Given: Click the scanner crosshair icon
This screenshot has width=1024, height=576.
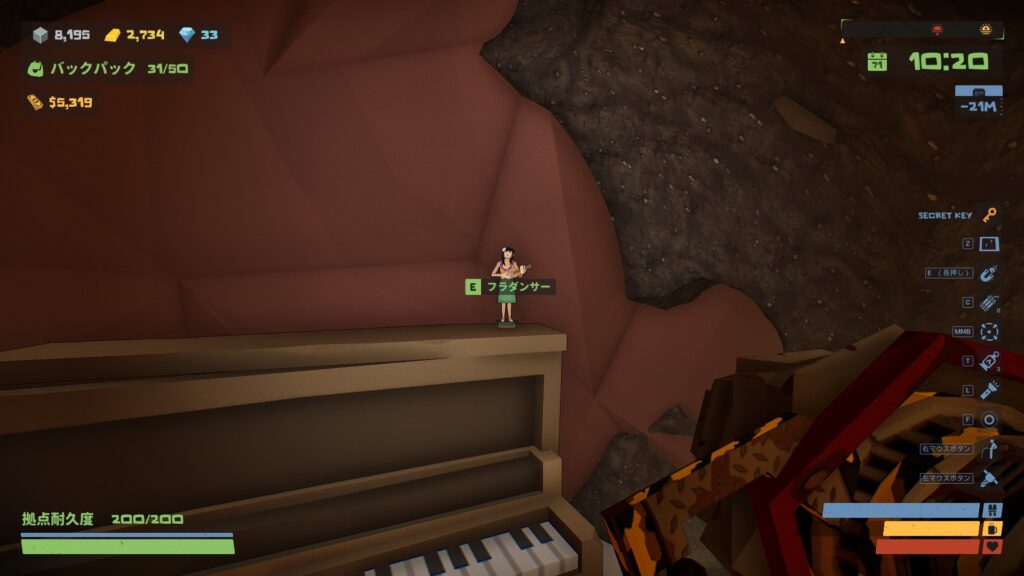Looking at the screenshot, I should coord(989,331).
